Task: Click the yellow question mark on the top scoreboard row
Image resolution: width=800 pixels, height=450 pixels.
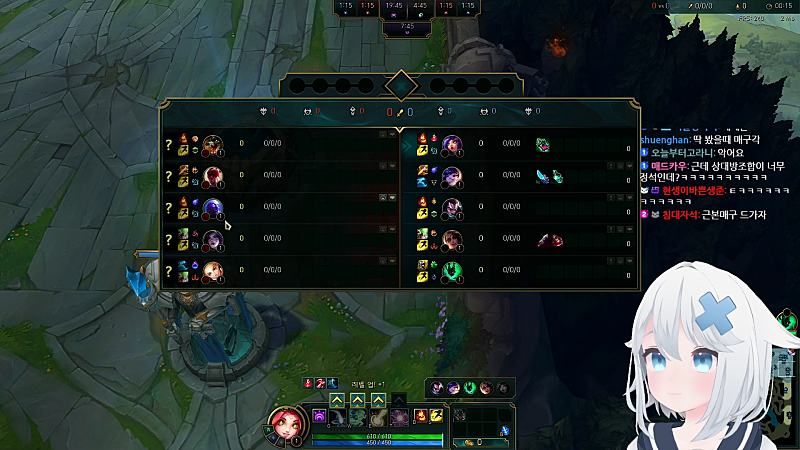Action: pyautogui.click(x=169, y=144)
